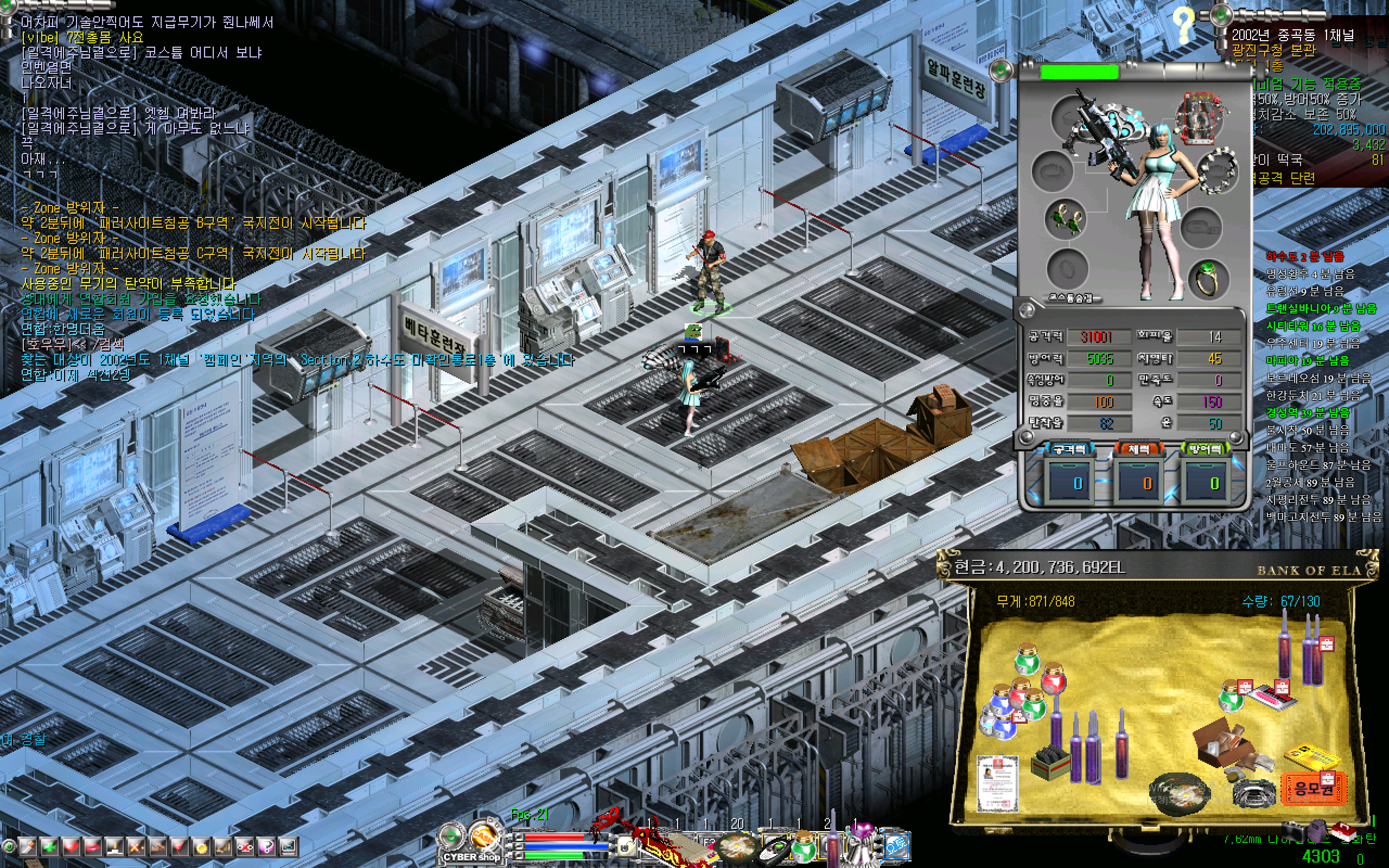Select the green ammo crate item
Image resolution: width=1389 pixels, height=868 pixels.
click(1050, 762)
